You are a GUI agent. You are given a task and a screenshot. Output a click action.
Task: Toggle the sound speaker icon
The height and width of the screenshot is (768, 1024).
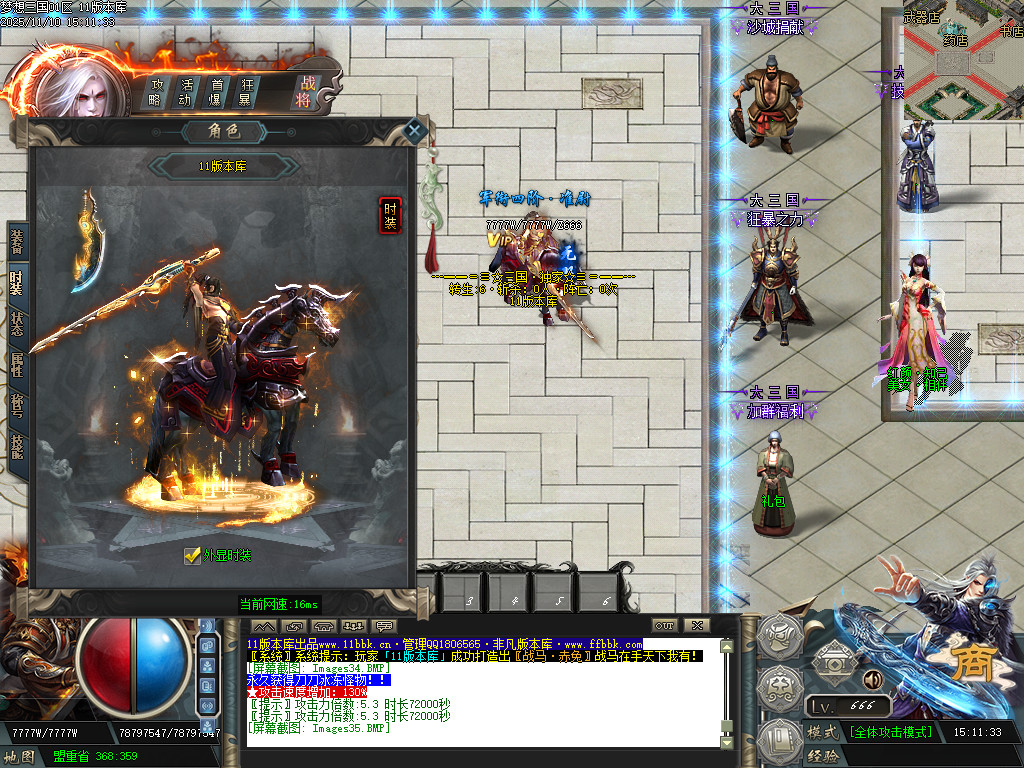[871, 681]
